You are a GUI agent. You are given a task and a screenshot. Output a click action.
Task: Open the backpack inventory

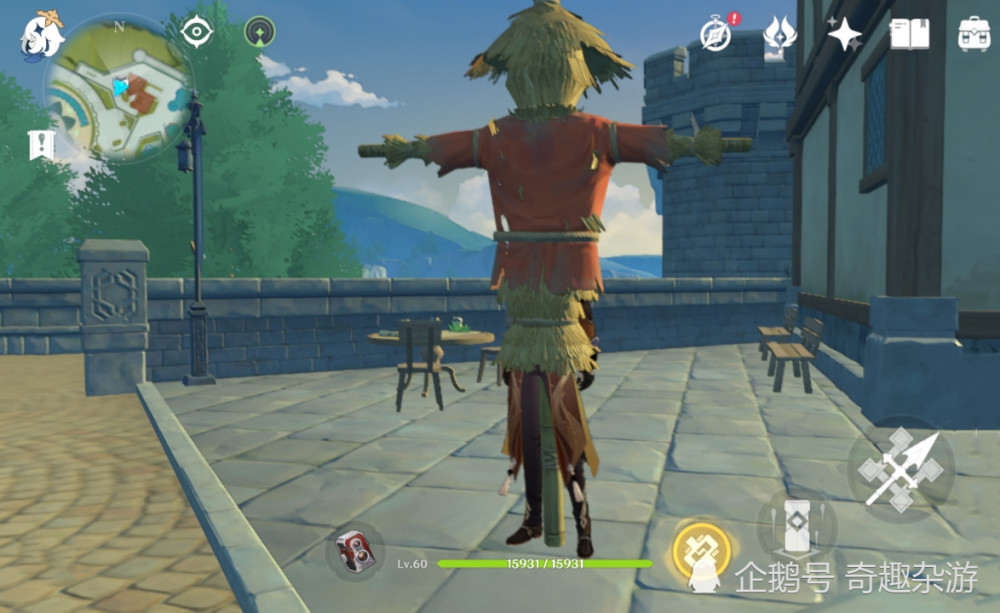973,34
